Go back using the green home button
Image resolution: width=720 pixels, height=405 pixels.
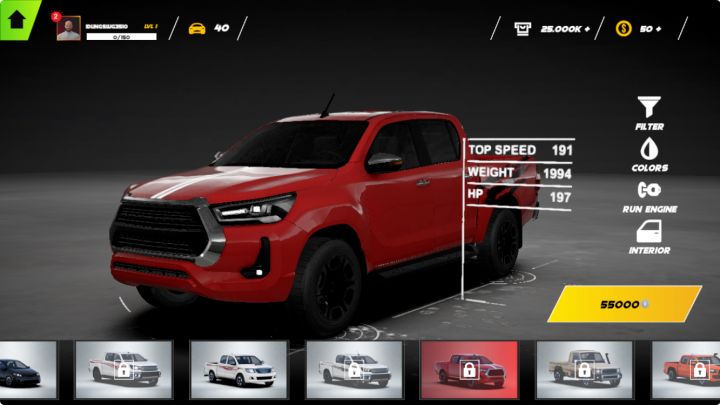point(16,19)
